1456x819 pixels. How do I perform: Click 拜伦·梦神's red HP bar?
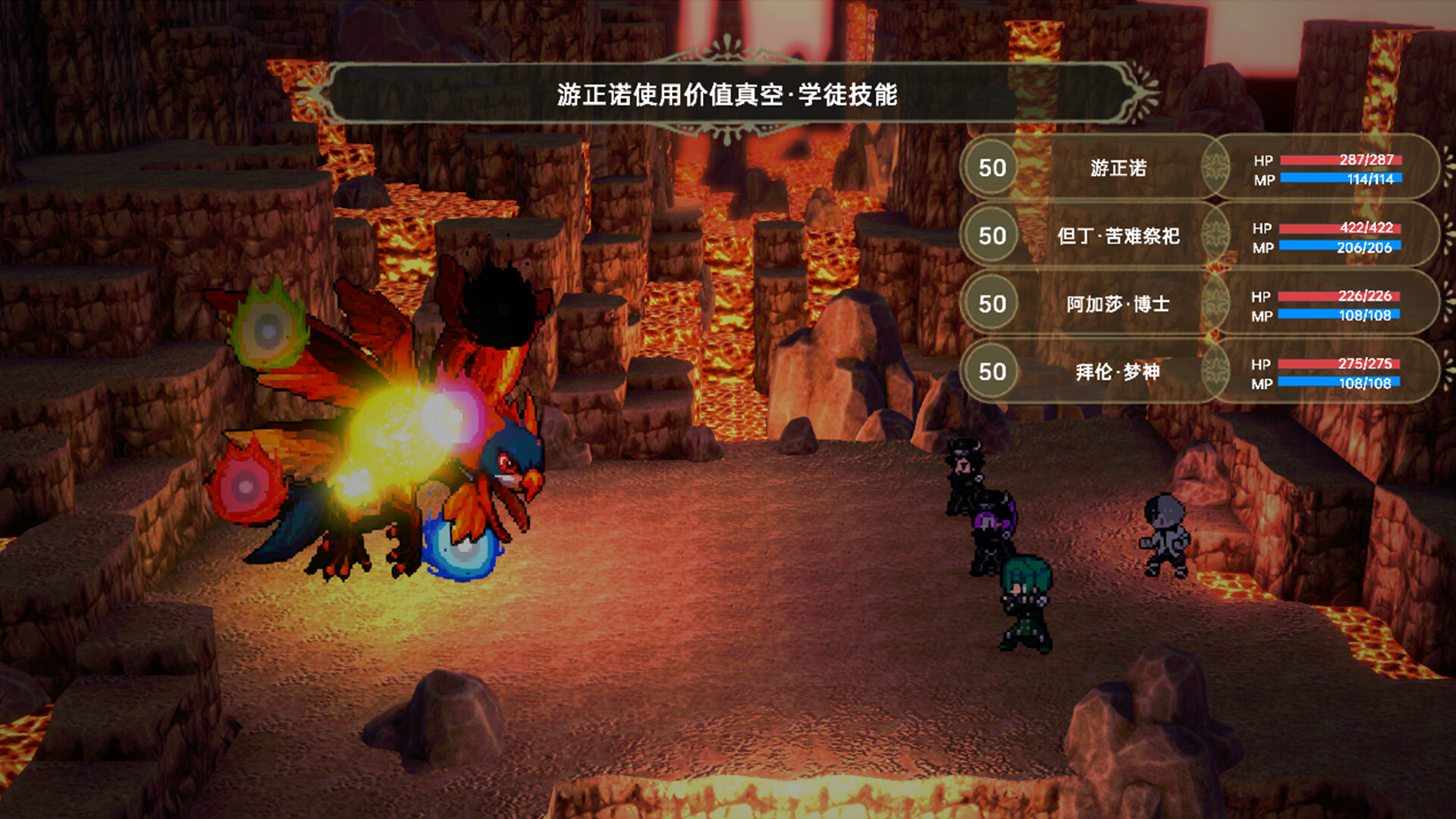click(1340, 365)
